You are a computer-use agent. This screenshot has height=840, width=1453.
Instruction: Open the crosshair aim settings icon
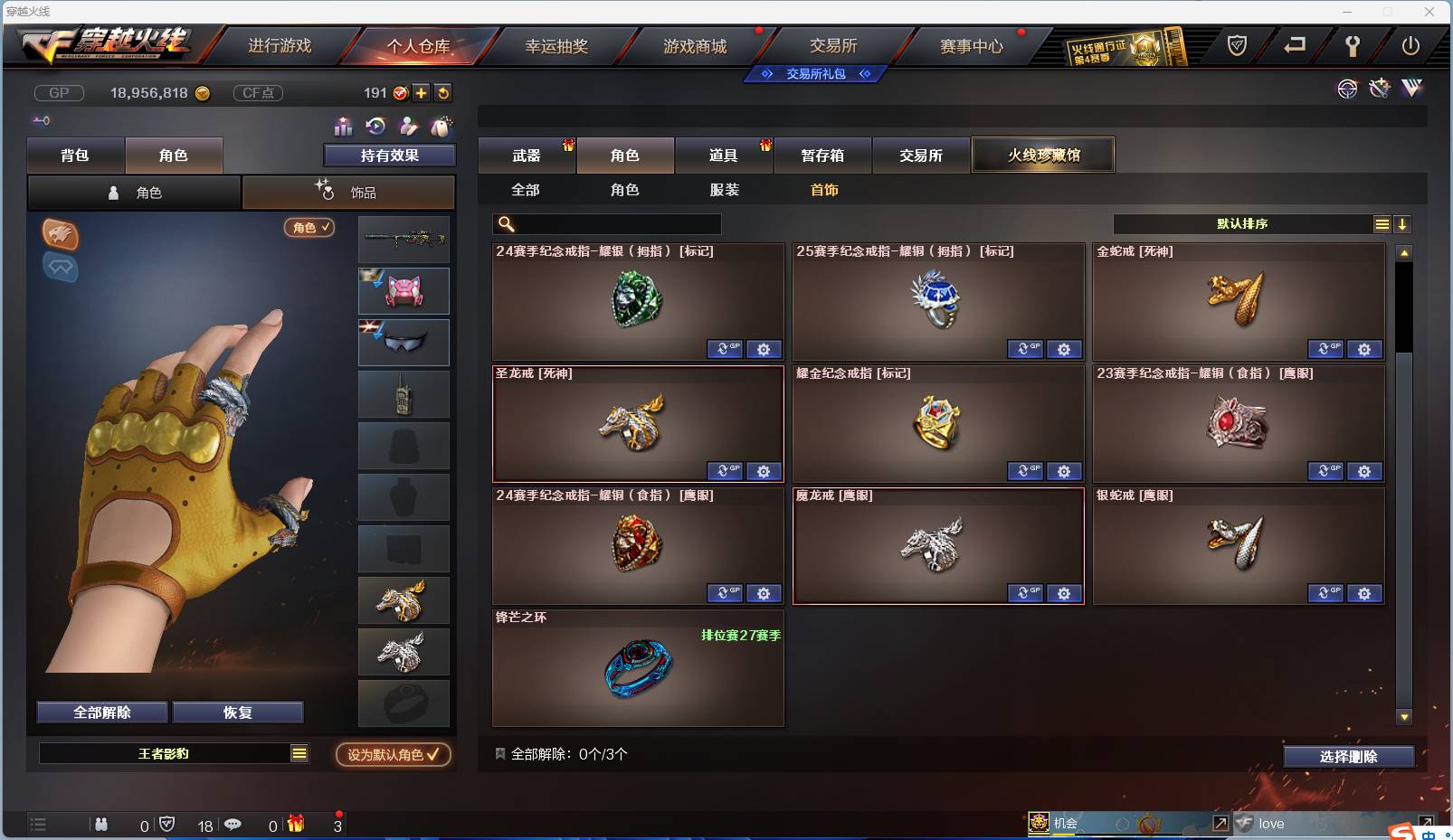[x=1347, y=89]
